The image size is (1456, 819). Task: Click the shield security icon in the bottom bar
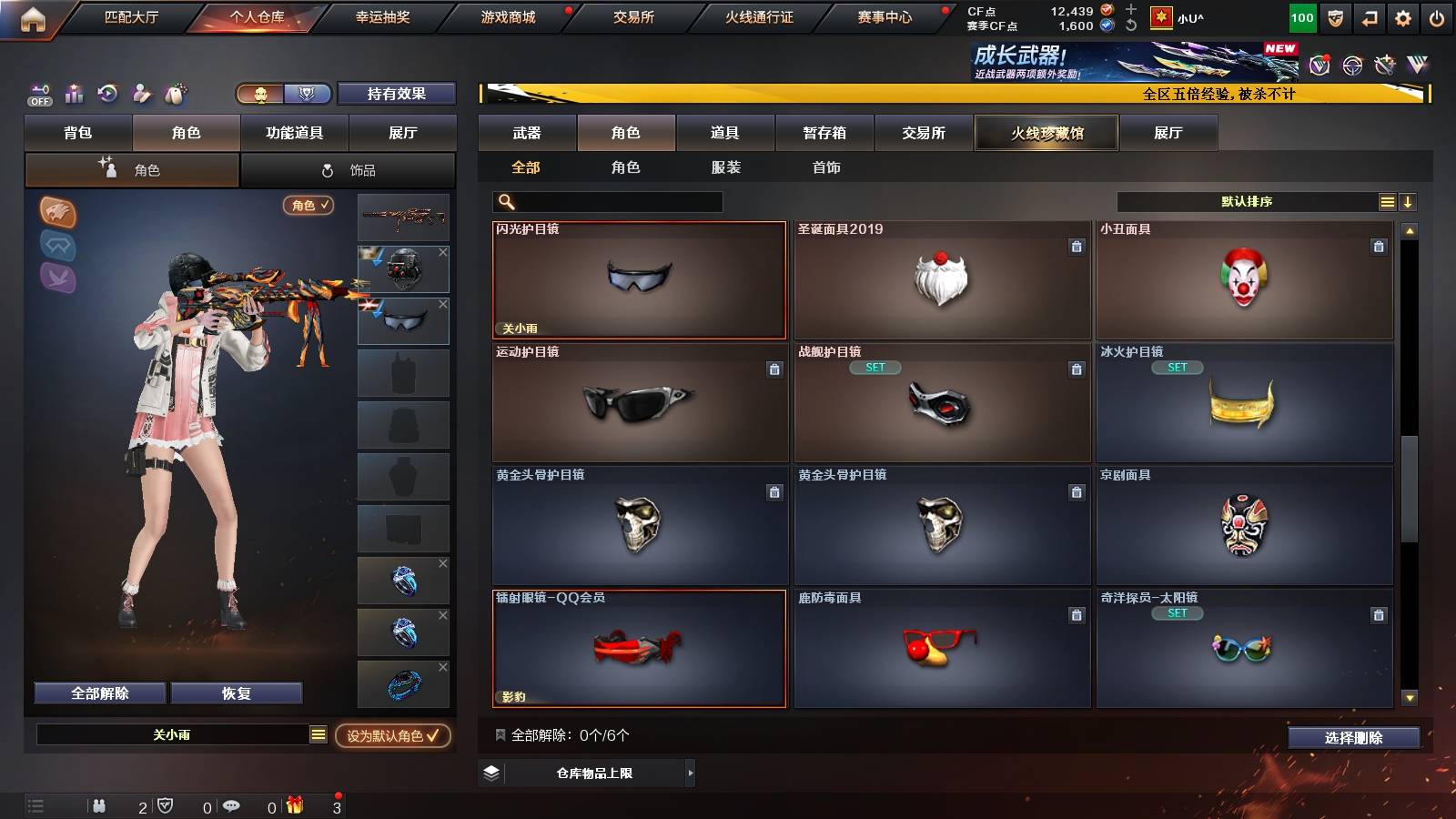coord(165,806)
